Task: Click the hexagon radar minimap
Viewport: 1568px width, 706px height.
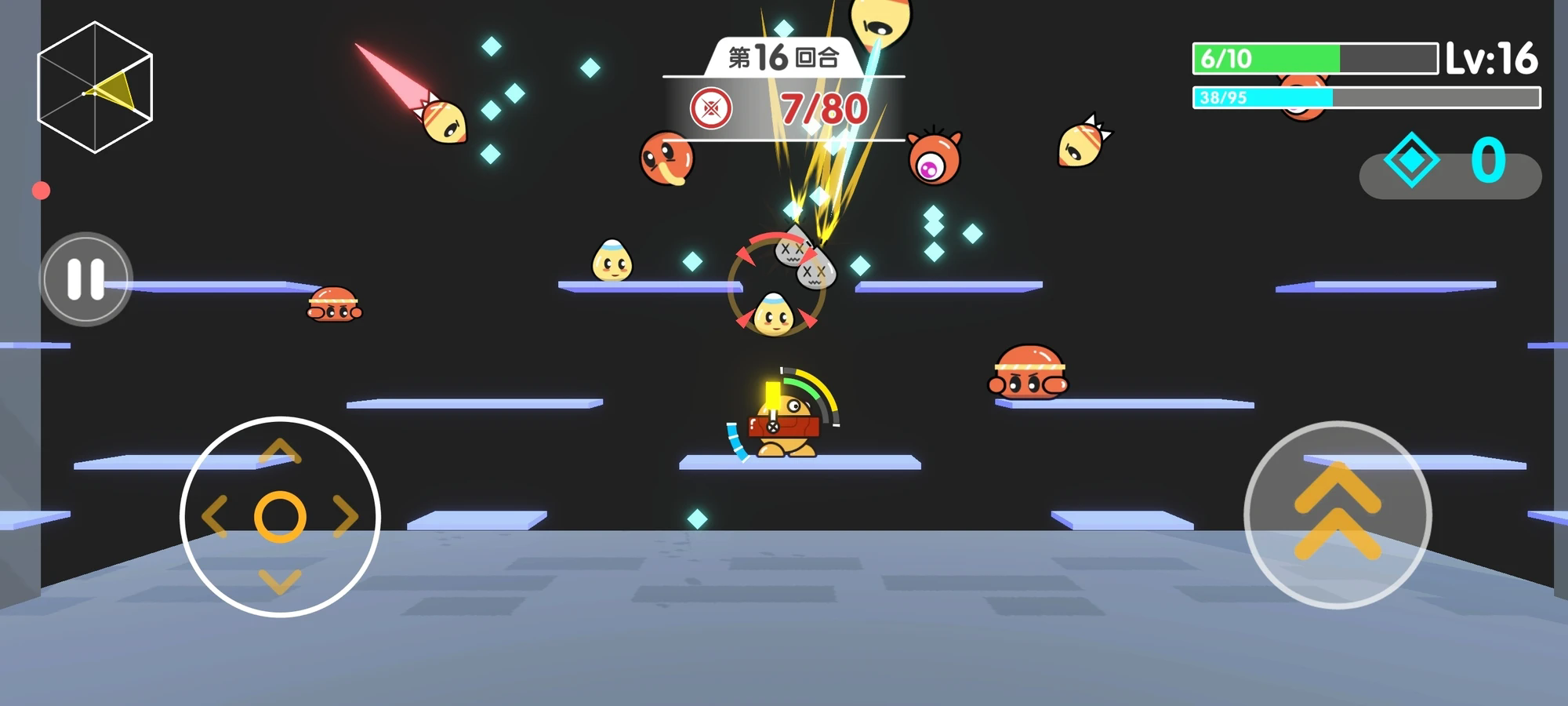Action: [95, 87]
